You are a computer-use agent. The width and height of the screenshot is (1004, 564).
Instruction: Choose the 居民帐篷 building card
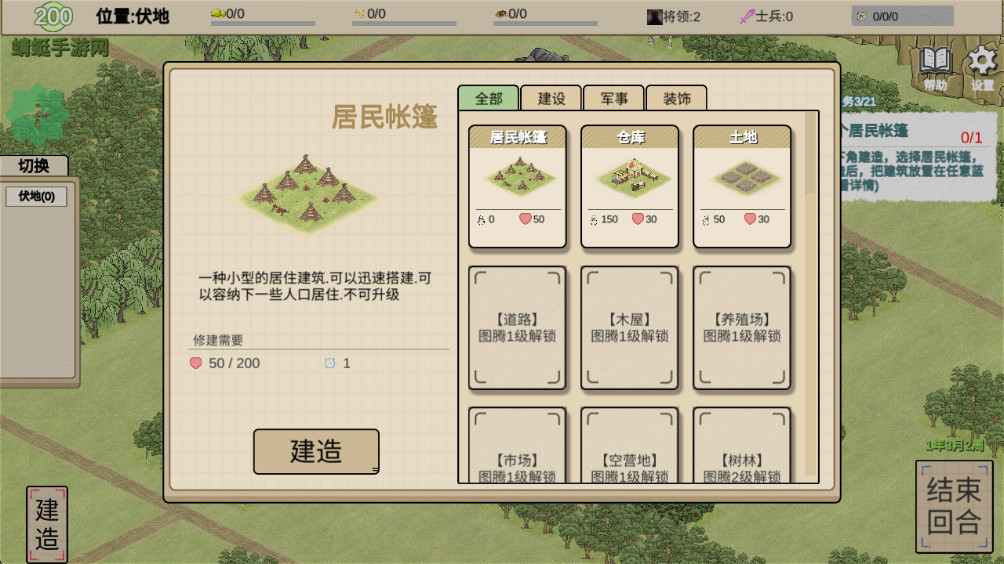point(517,186)
